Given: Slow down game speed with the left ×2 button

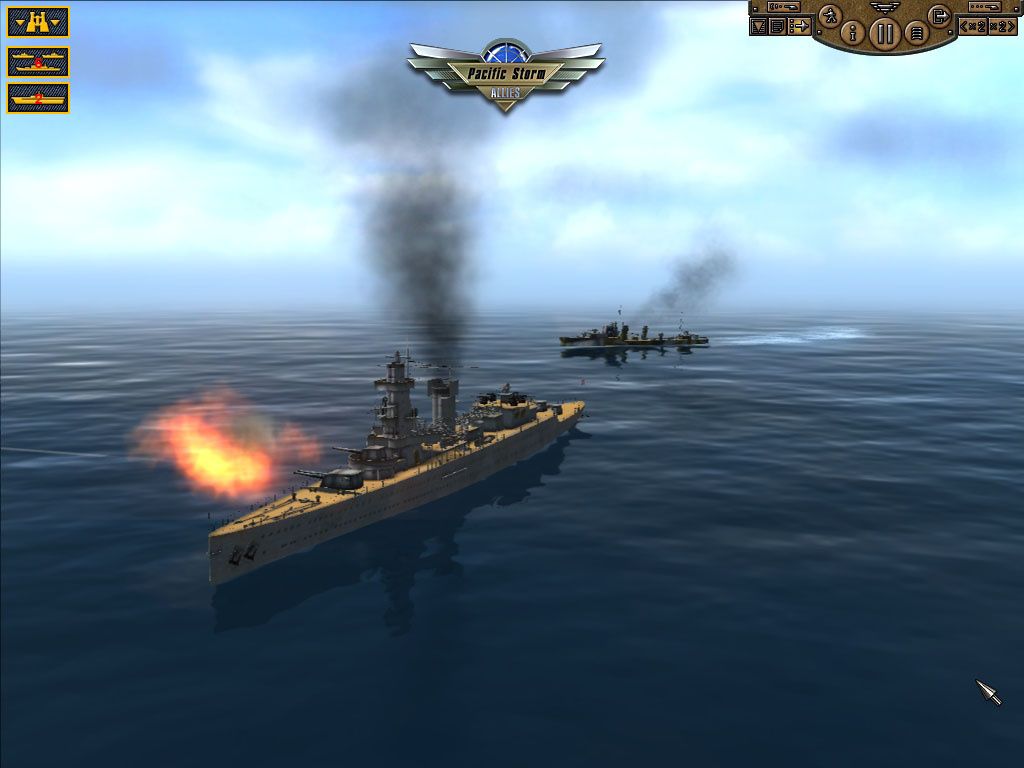Looking at the screenshot, I should [x=974, y=26].
